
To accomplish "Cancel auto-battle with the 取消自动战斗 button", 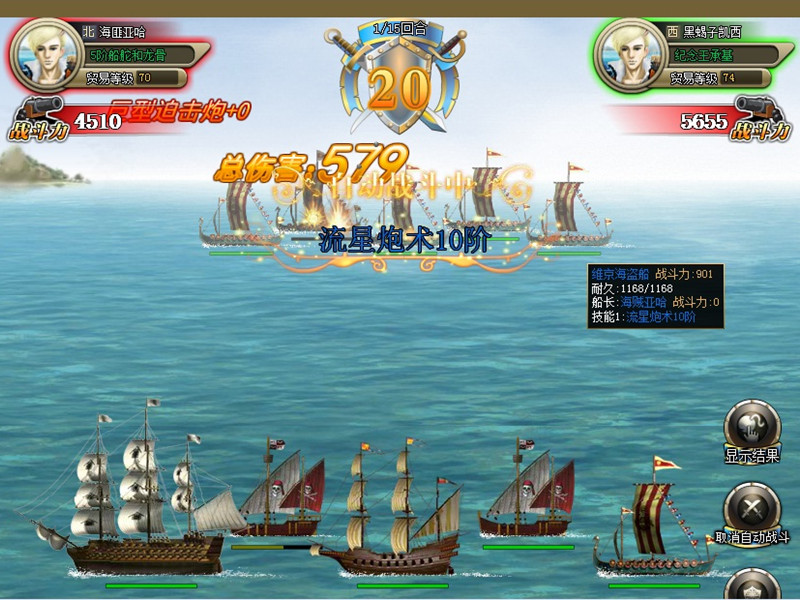I will point(752,507).
